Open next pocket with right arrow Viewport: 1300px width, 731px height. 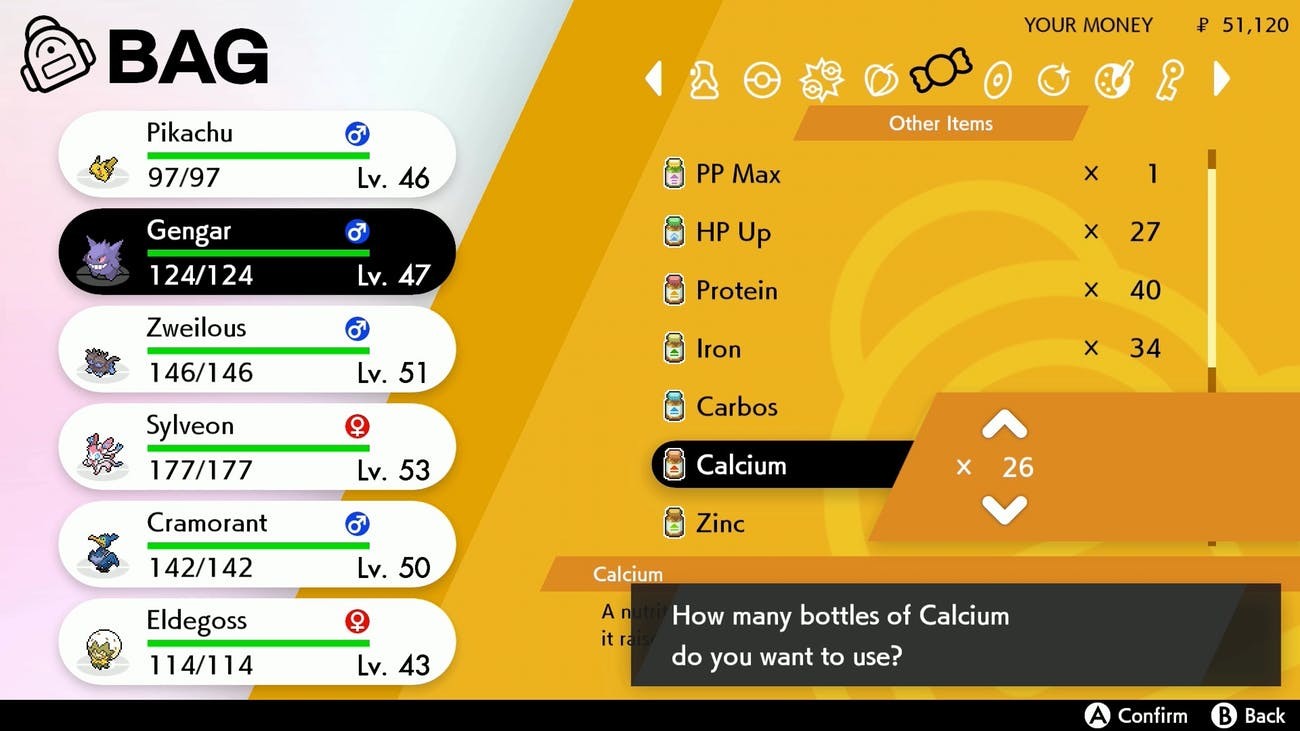pos(1220,78)
